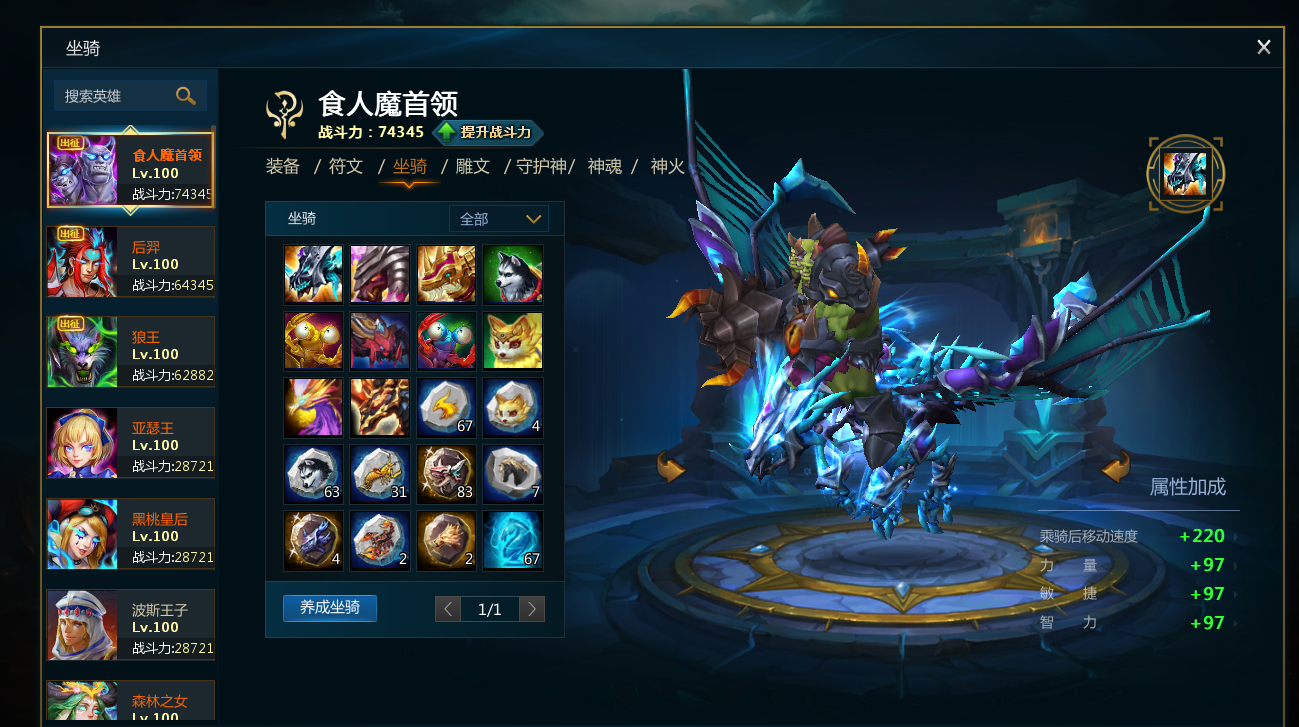The width and height of the screenshot is (1299, 727).
Task: Go to the 神魂 tab
Action: point(605,166)
